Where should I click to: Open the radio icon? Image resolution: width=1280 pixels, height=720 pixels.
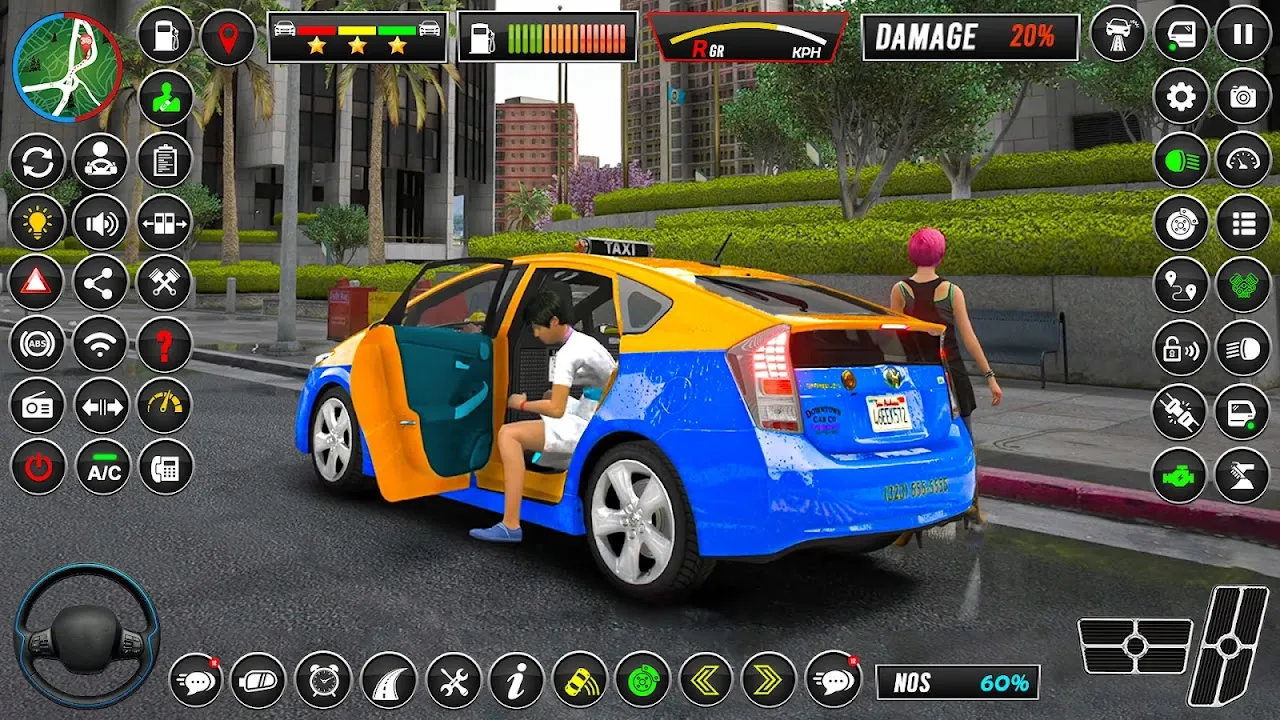pos(38,406)
